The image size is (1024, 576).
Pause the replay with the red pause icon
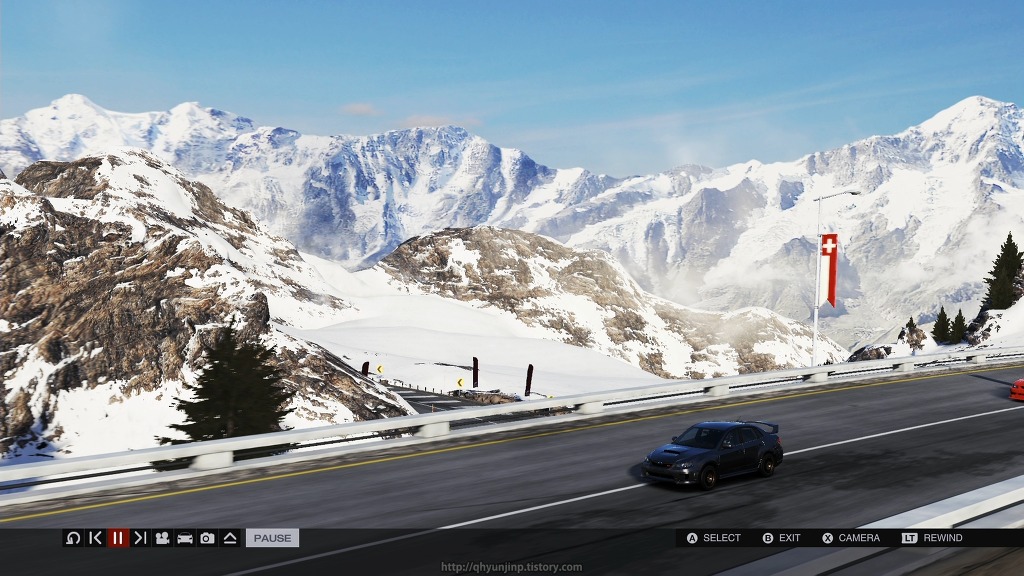118,538
